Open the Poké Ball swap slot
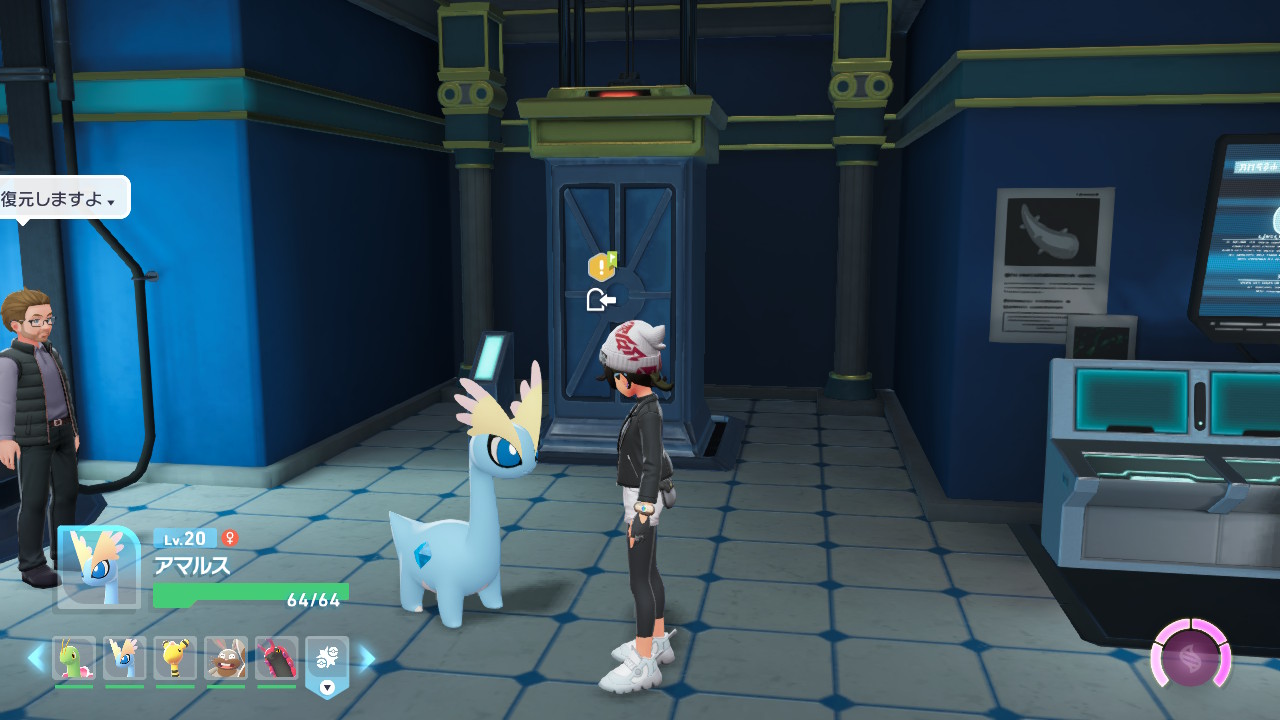Image resolution: width=1280 pixels, height=720 pixels. pyautogui.click(x=327, y=660)
